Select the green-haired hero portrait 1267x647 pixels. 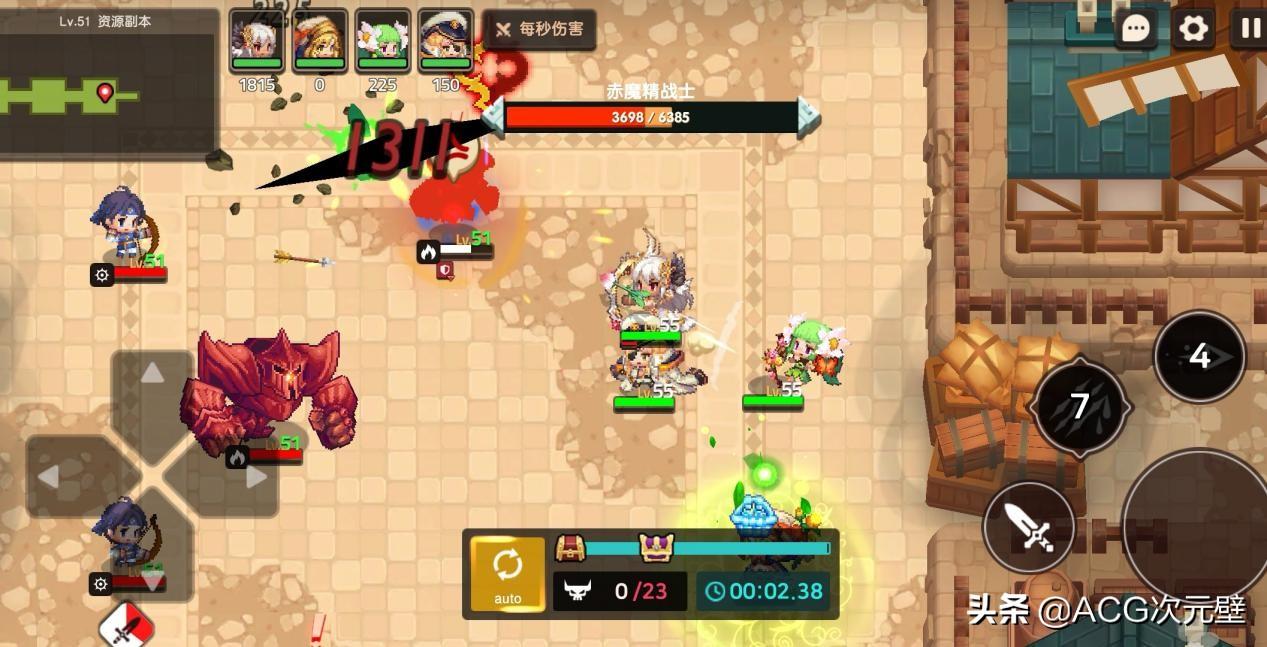click(x=383, y=40)
